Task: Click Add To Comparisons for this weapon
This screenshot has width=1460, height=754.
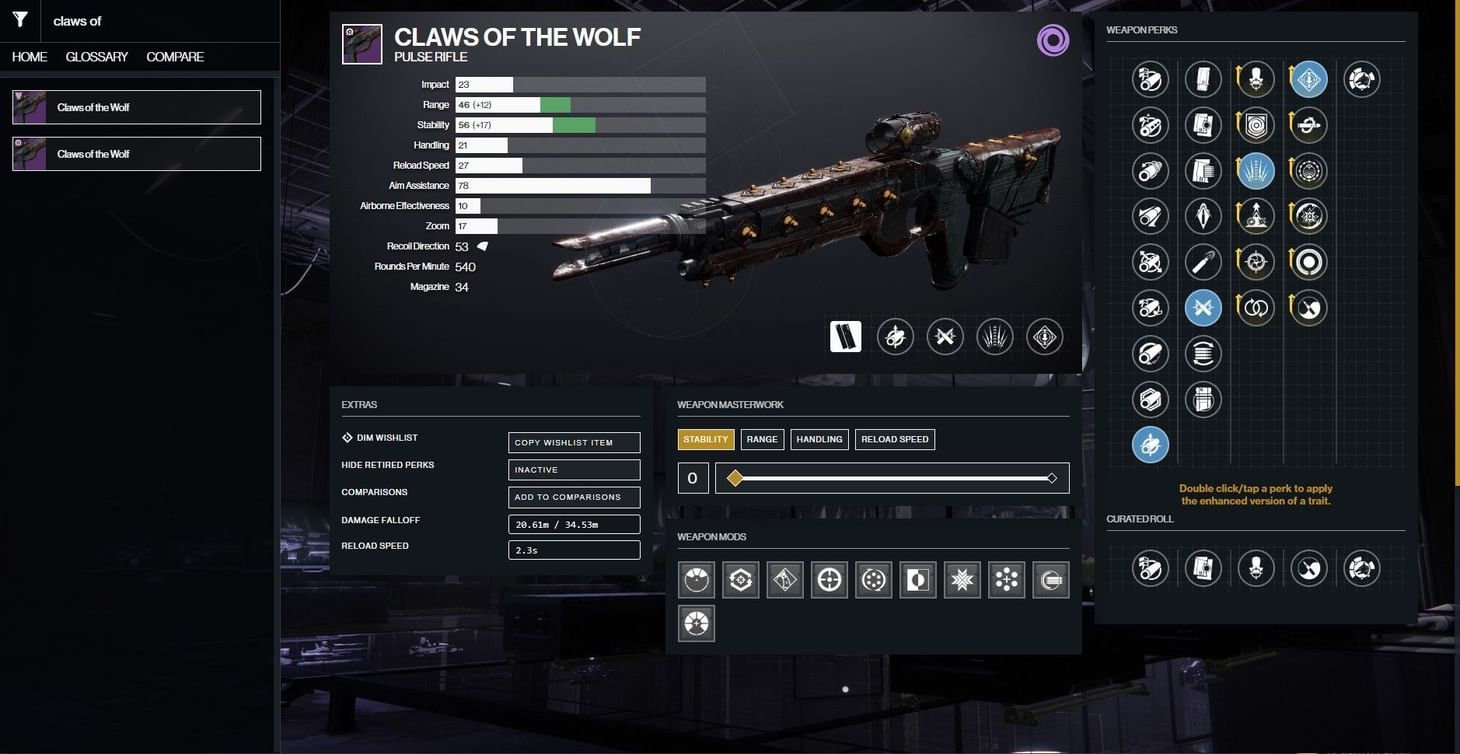Action: point(573,496)
